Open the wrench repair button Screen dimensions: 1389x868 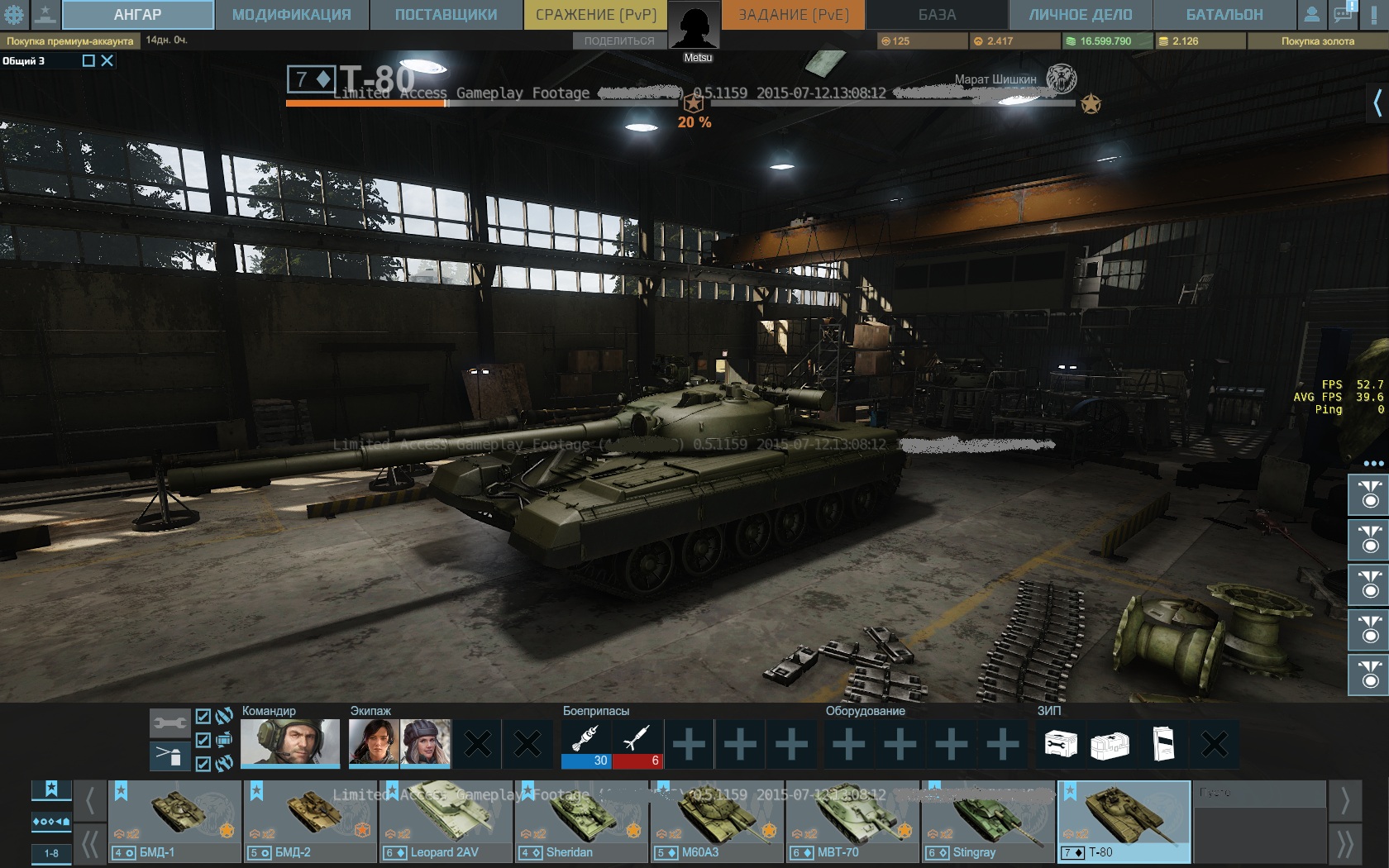(x=169, y=723)
